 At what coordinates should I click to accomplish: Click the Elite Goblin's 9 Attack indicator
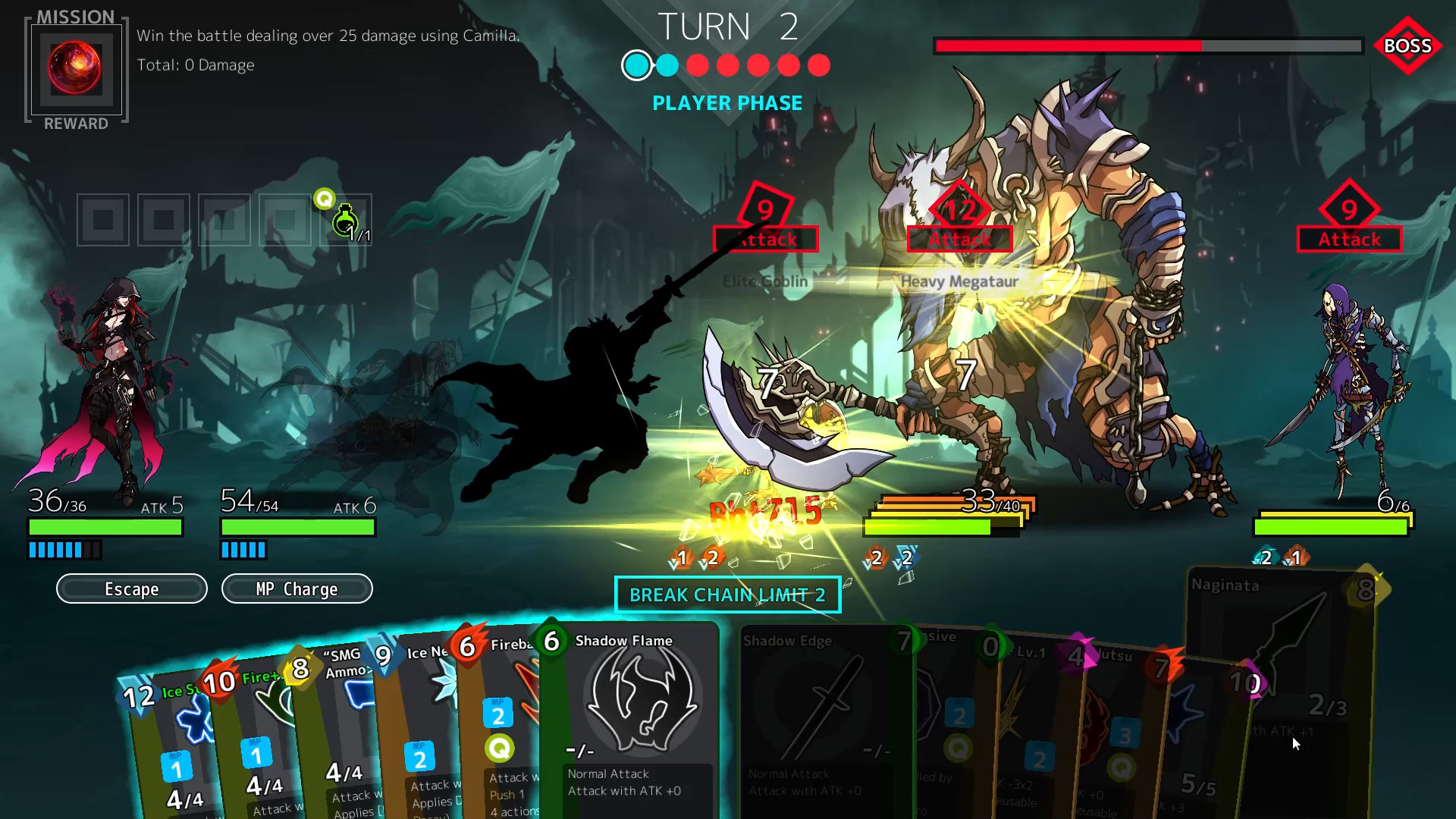click(x=765, y=218)
